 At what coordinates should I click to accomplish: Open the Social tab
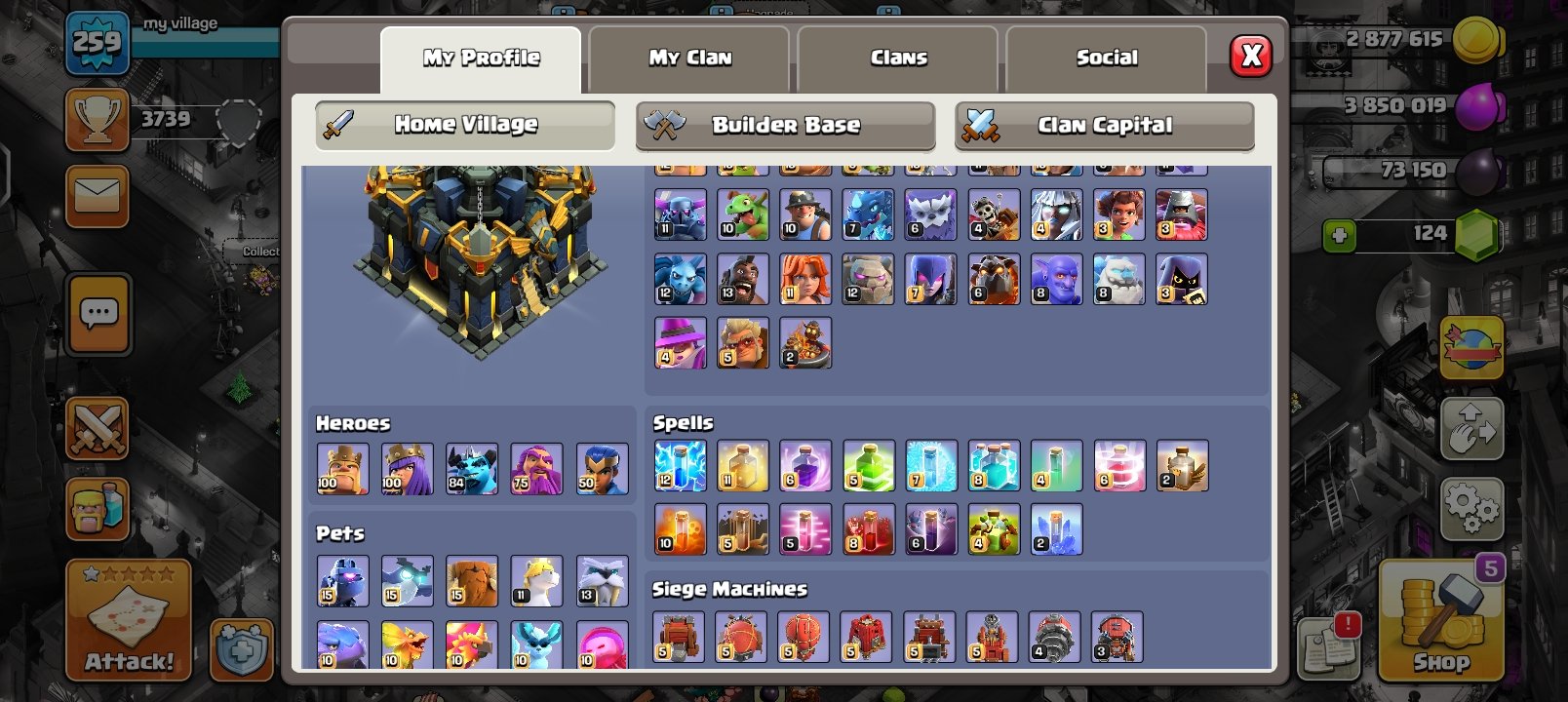(1107, 57)
